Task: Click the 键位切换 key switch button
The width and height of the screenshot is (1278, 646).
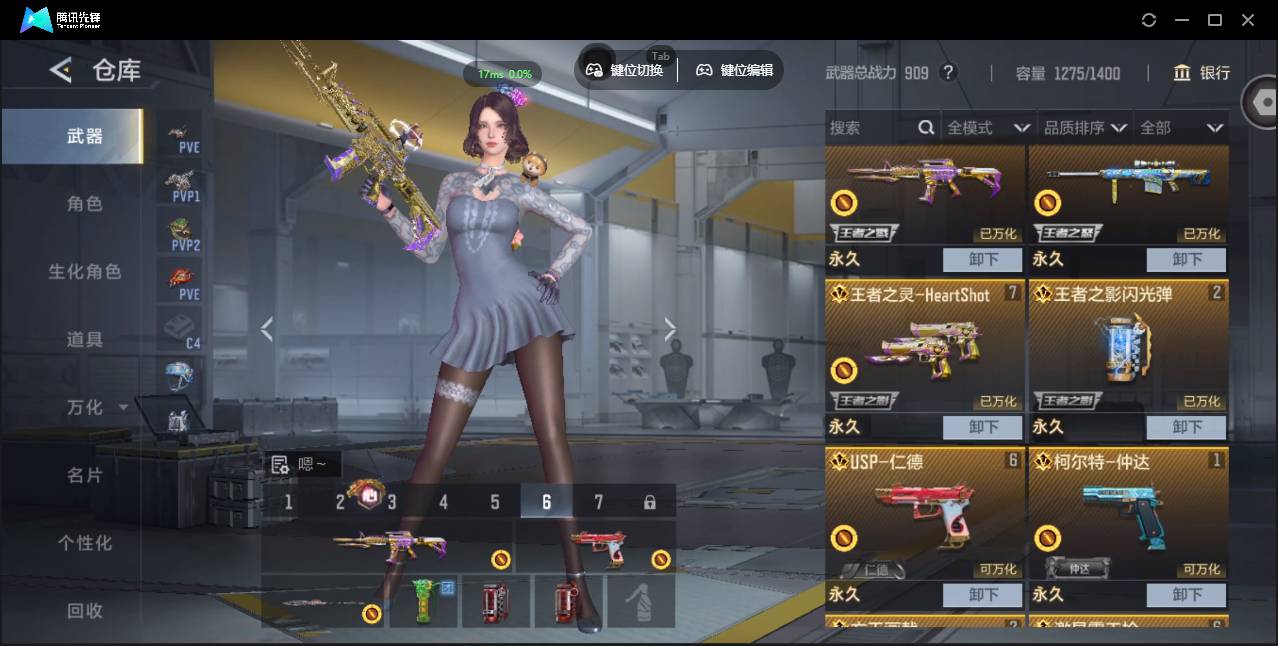Action: [x=625, y=70]
